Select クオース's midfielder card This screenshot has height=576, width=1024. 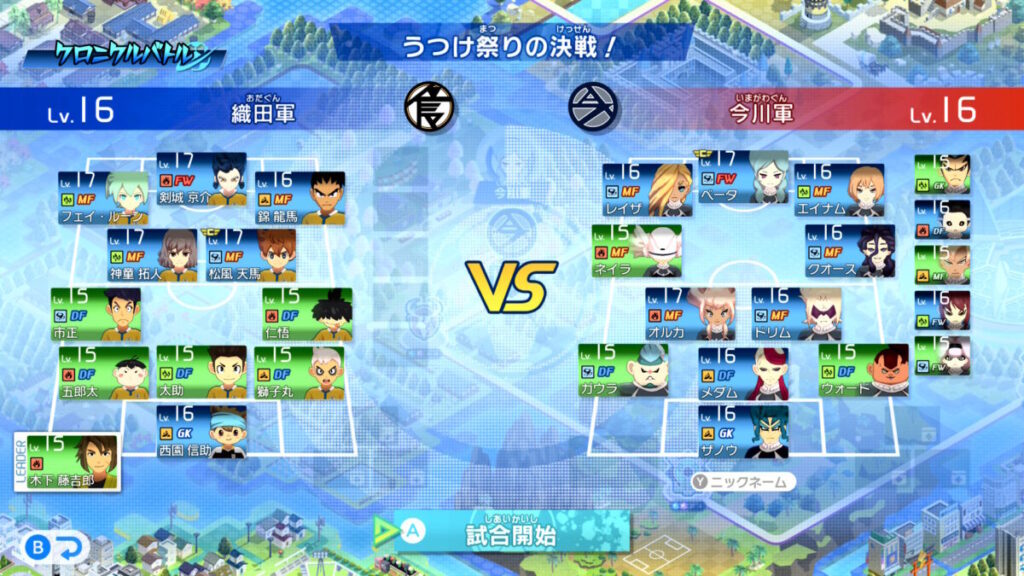pos(850,250)
